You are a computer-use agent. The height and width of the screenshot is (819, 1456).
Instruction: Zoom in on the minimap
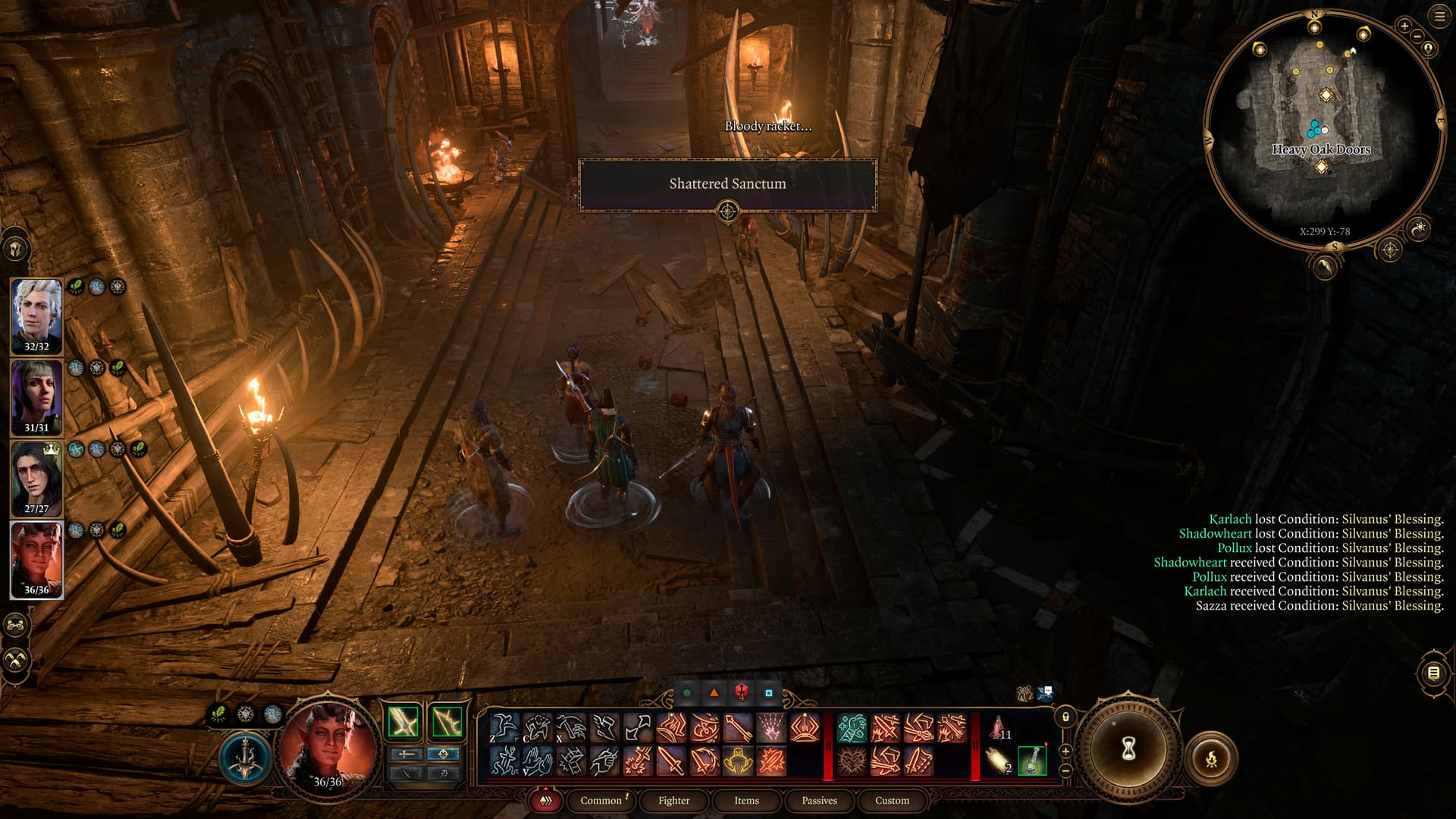(1404, 26)
